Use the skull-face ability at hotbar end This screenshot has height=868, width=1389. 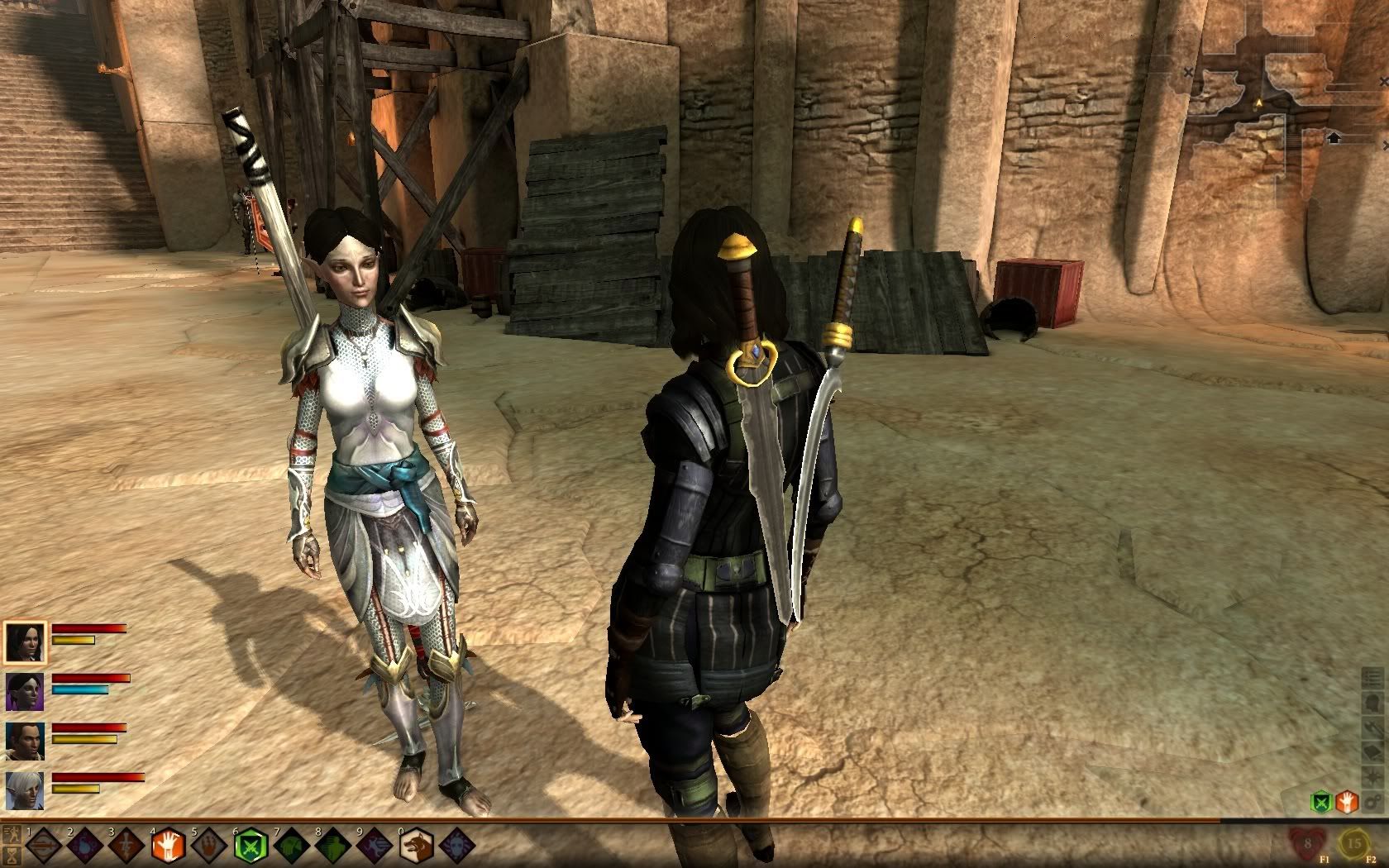pos(456,847)
